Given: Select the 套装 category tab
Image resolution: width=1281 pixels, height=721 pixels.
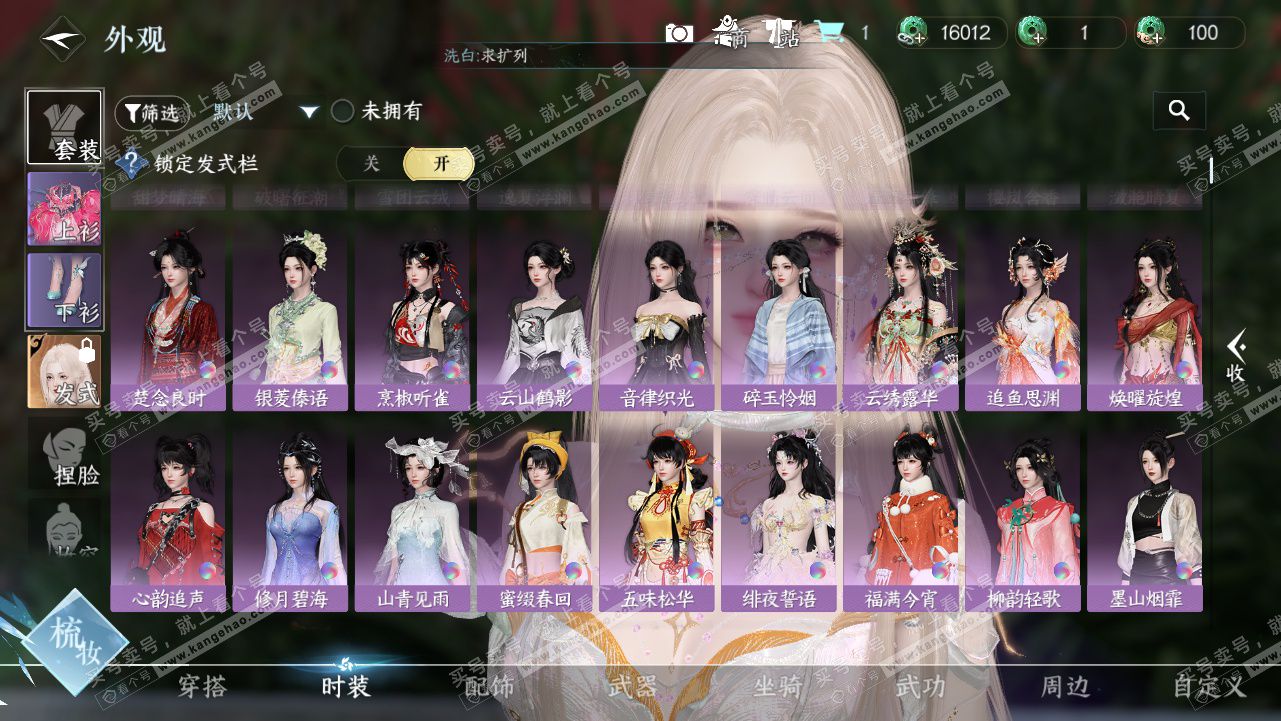Looking at the screenshot, I should click(64, 127).
